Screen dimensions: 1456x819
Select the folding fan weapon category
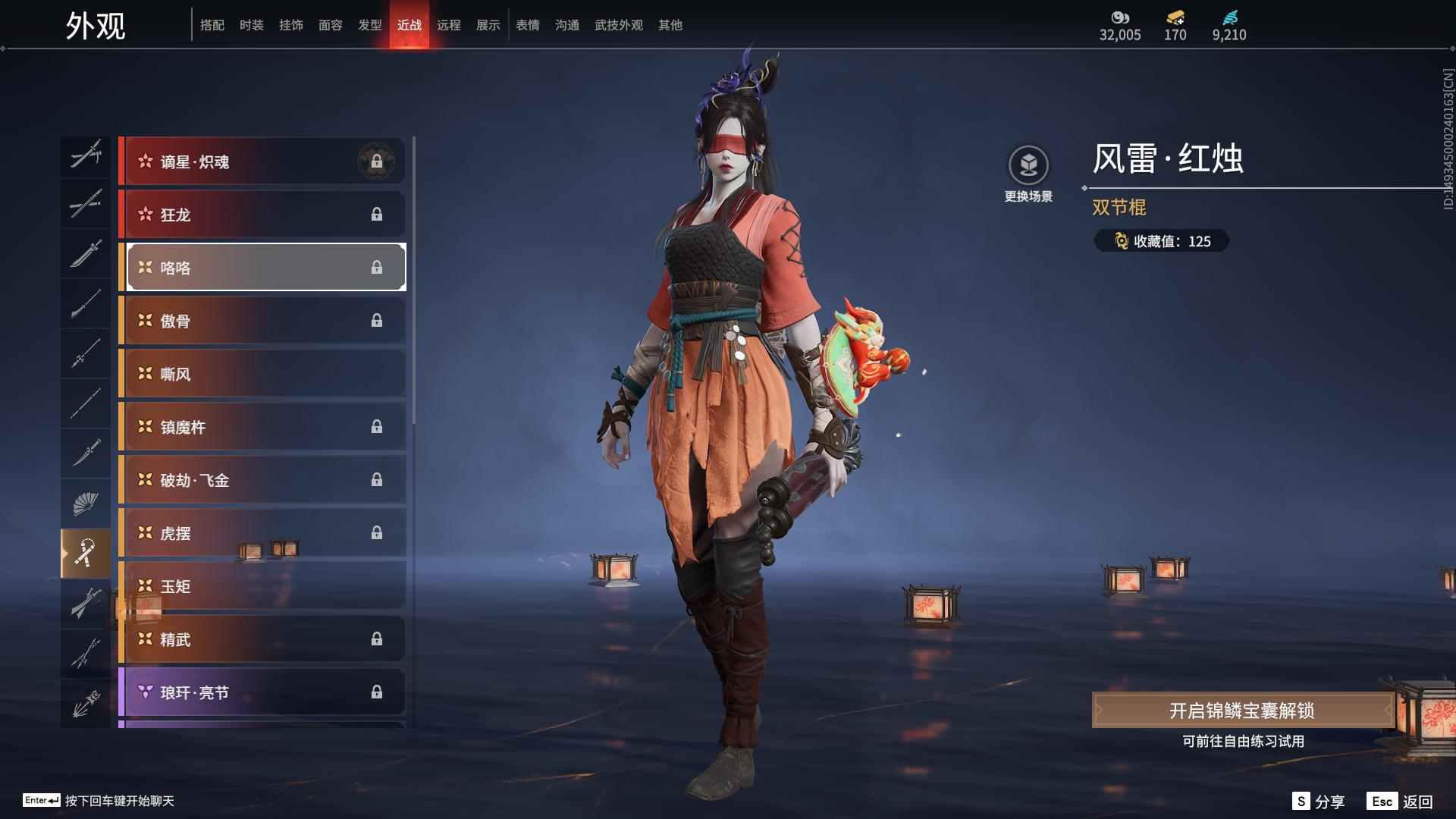85,504
